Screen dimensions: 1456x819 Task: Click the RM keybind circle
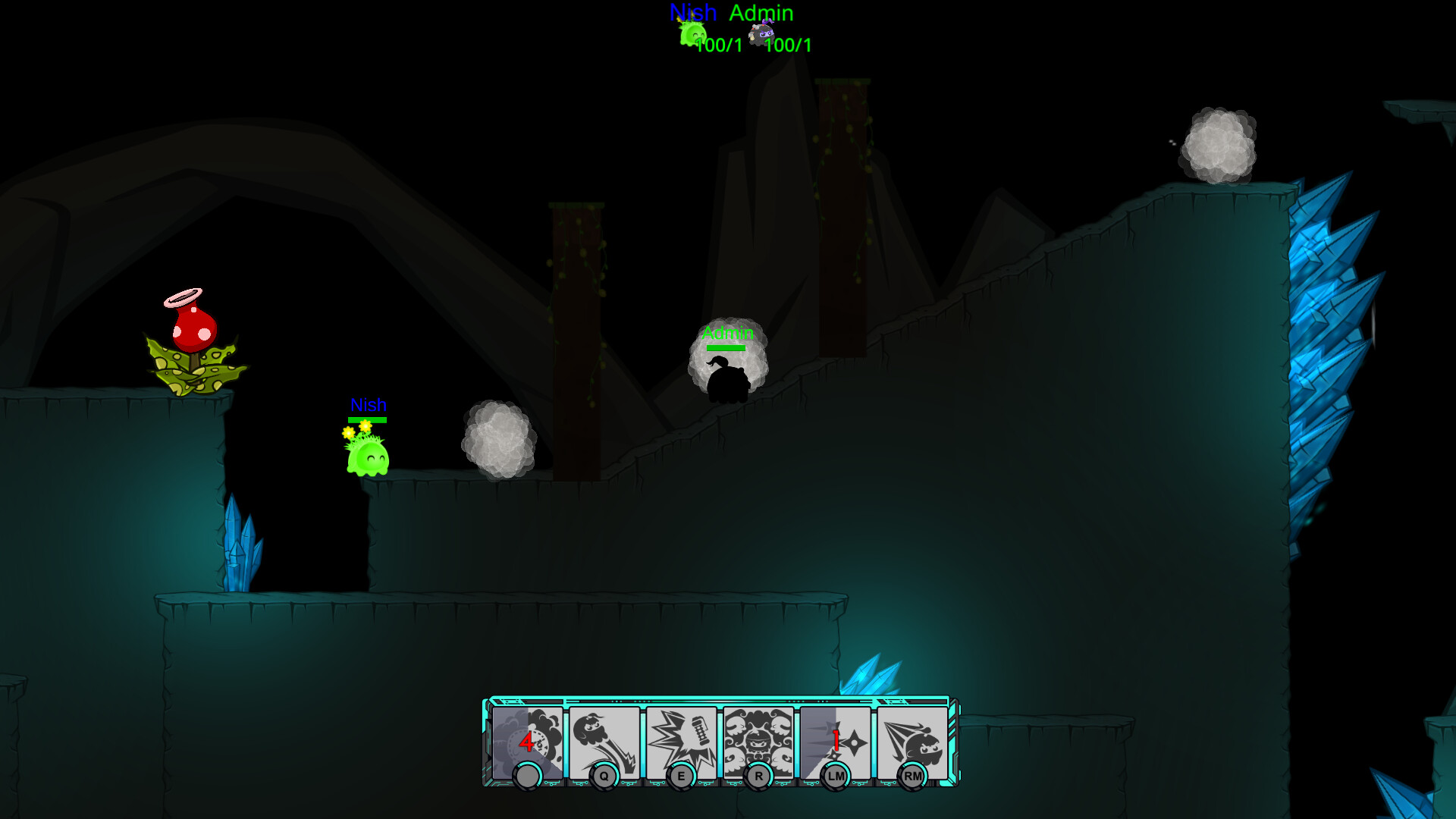[x=912, y=776]
